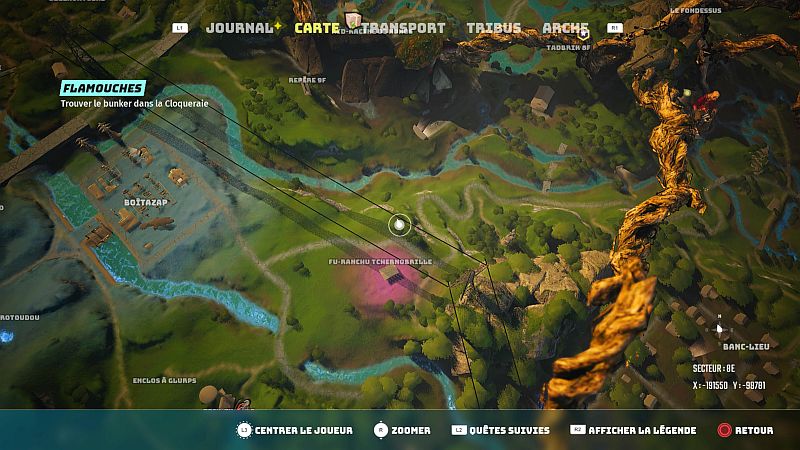
Task: Open the Transport tab
Action: pos(403,28)
